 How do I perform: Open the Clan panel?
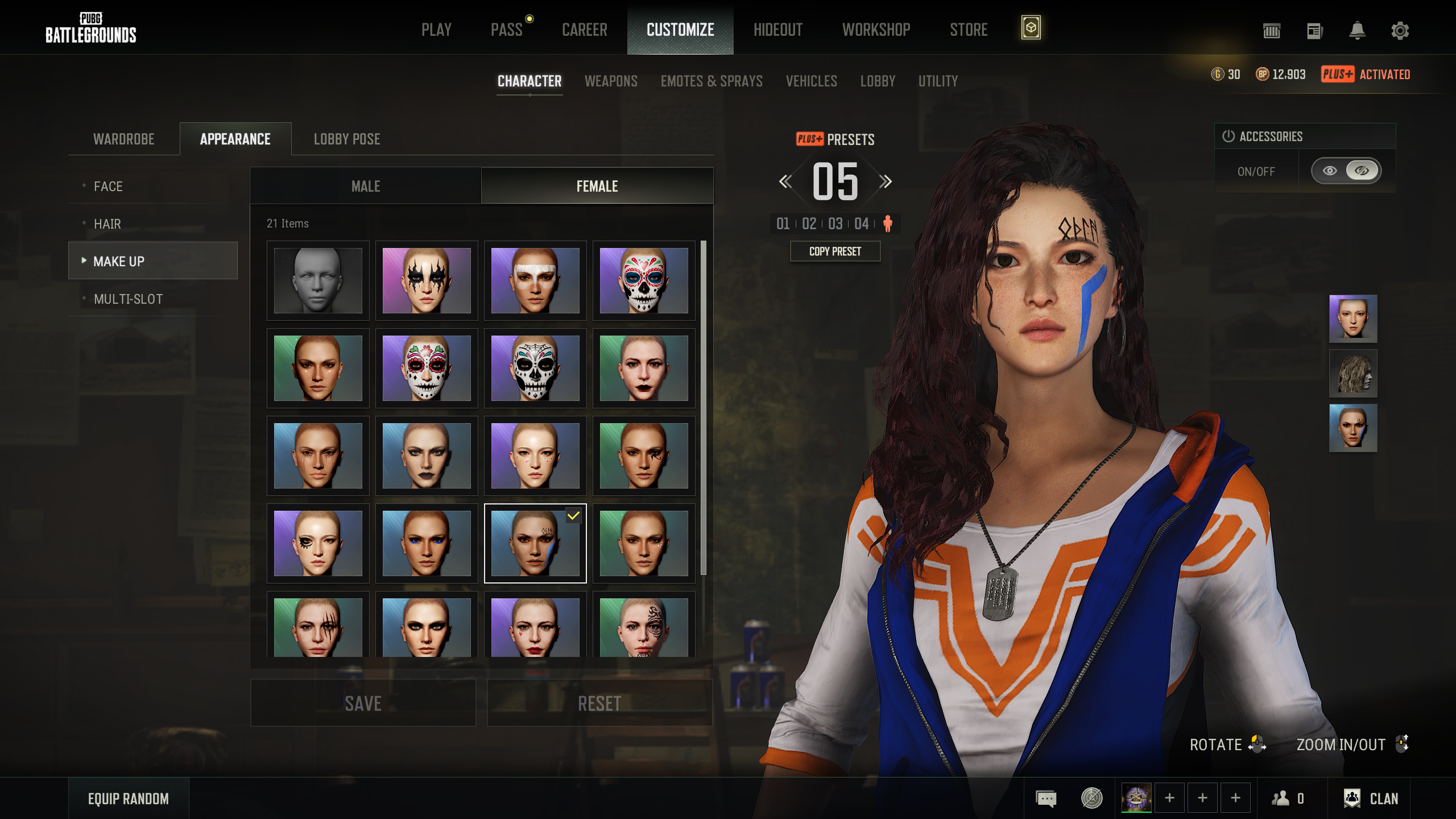point(1372,799)
